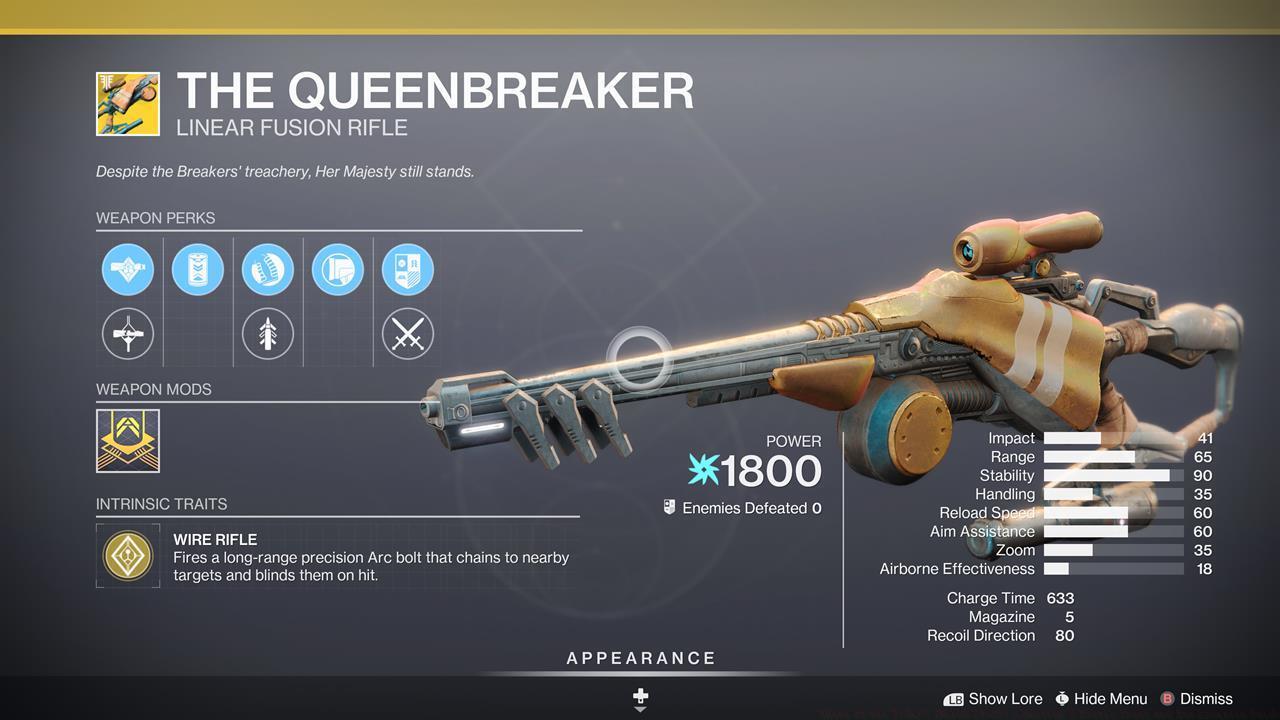Inspect the Wire Rifle intrinsic trait icon
This screenshot has height=720, width=1280.
coord(128,555)
